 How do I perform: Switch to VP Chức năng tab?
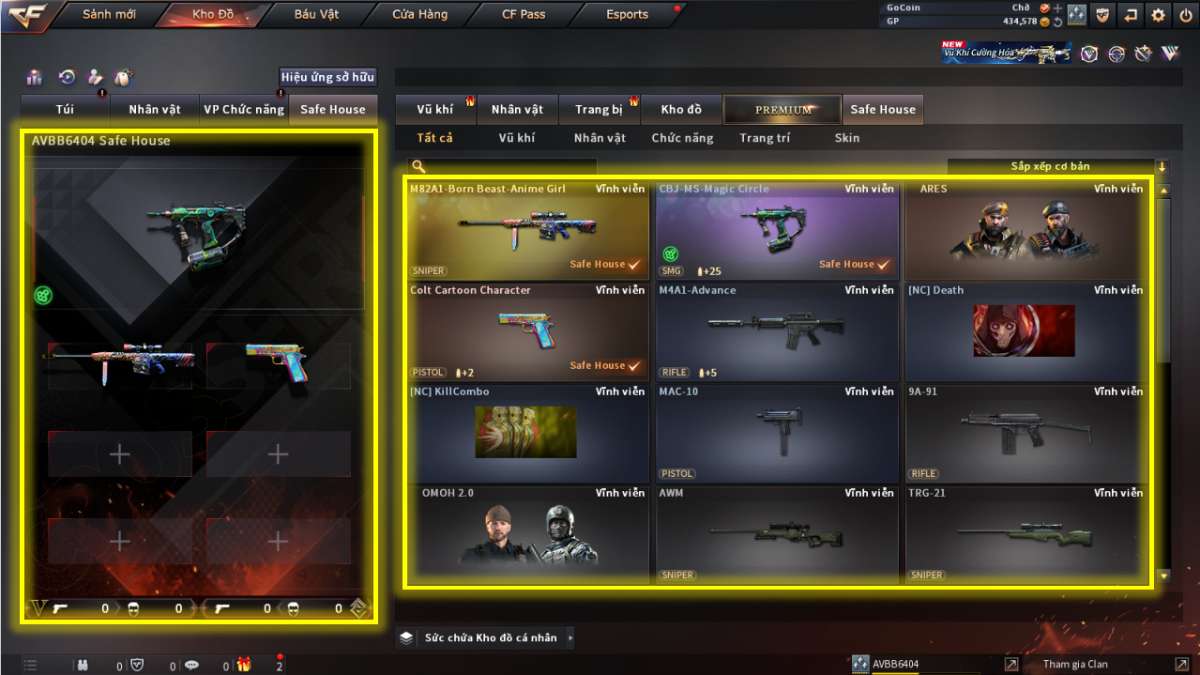click(244, 110)
